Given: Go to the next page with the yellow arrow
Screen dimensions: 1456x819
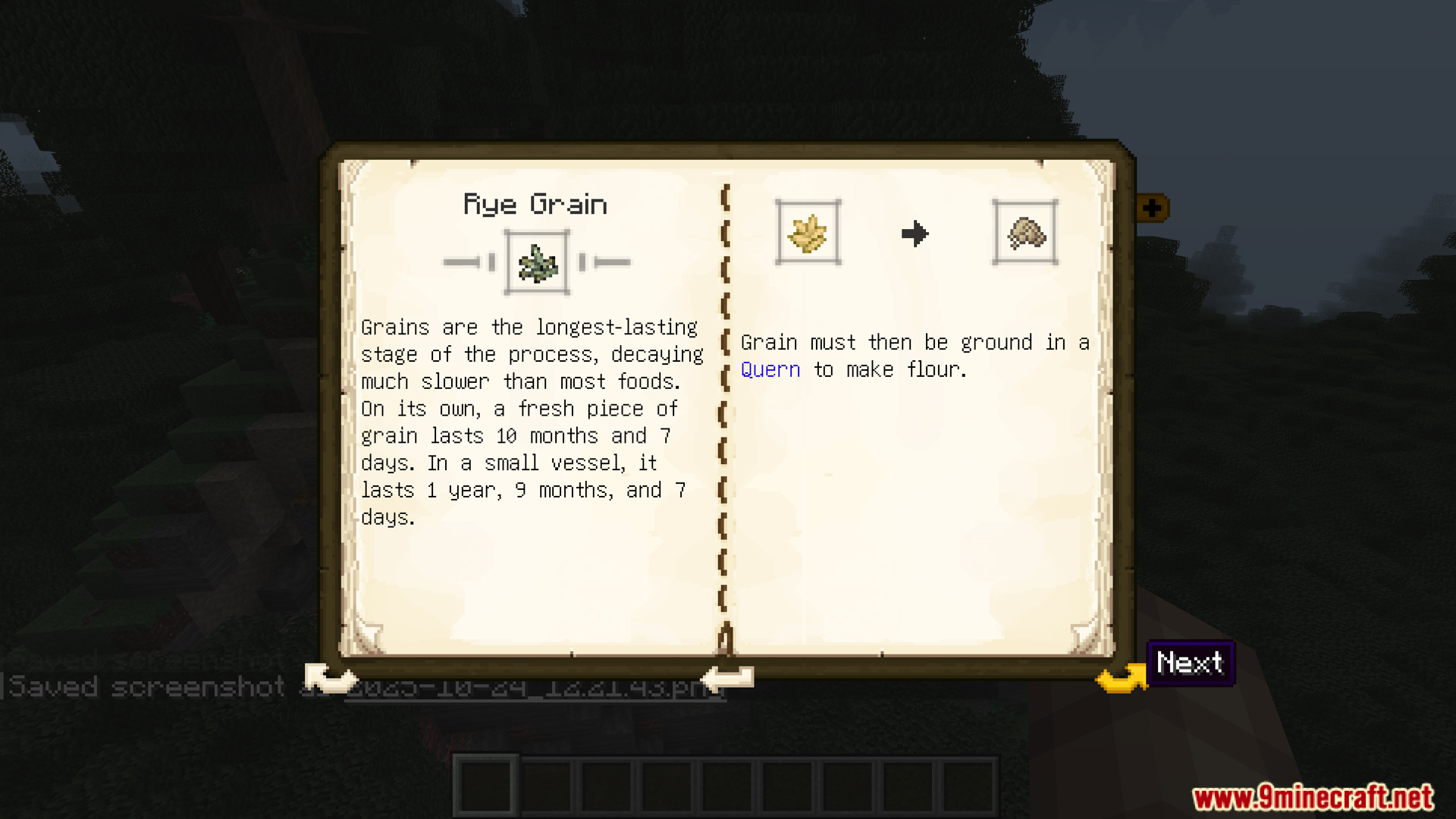Looking at the screenshot, I should click(x=1121, y=676).
